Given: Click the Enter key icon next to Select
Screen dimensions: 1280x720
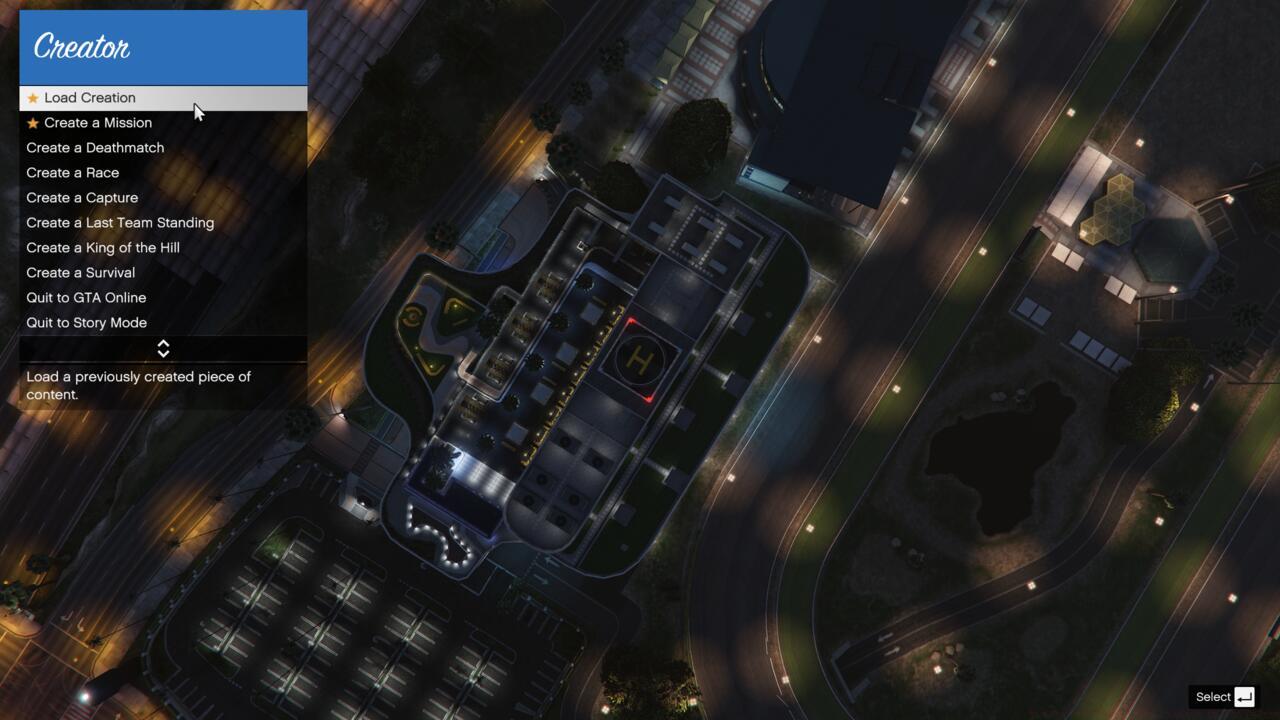Looking at the screenshot, I should click(1243, 696).
